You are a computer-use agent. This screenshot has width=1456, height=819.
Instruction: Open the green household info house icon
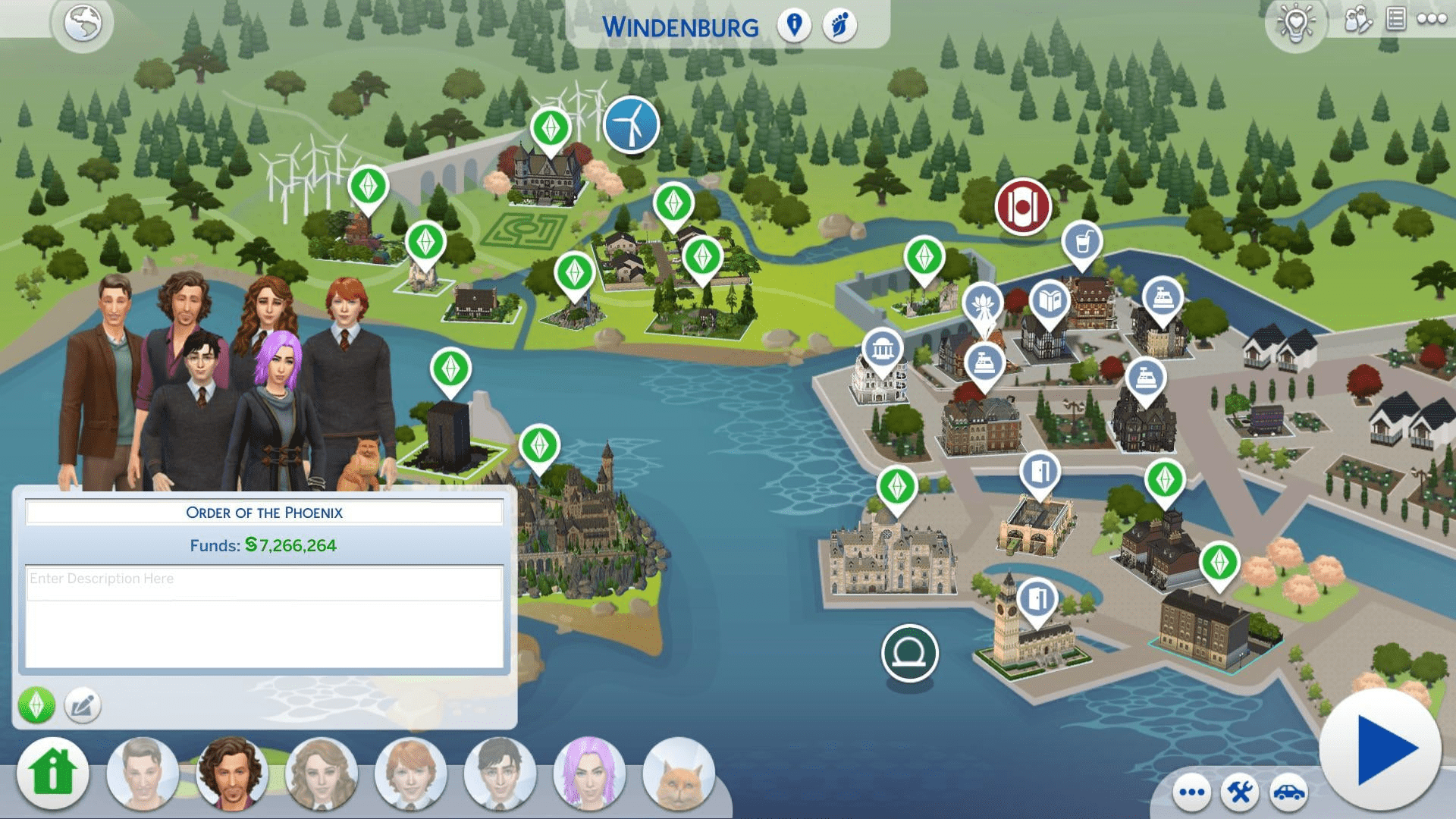pyautogui.click(x=52, y=773)
